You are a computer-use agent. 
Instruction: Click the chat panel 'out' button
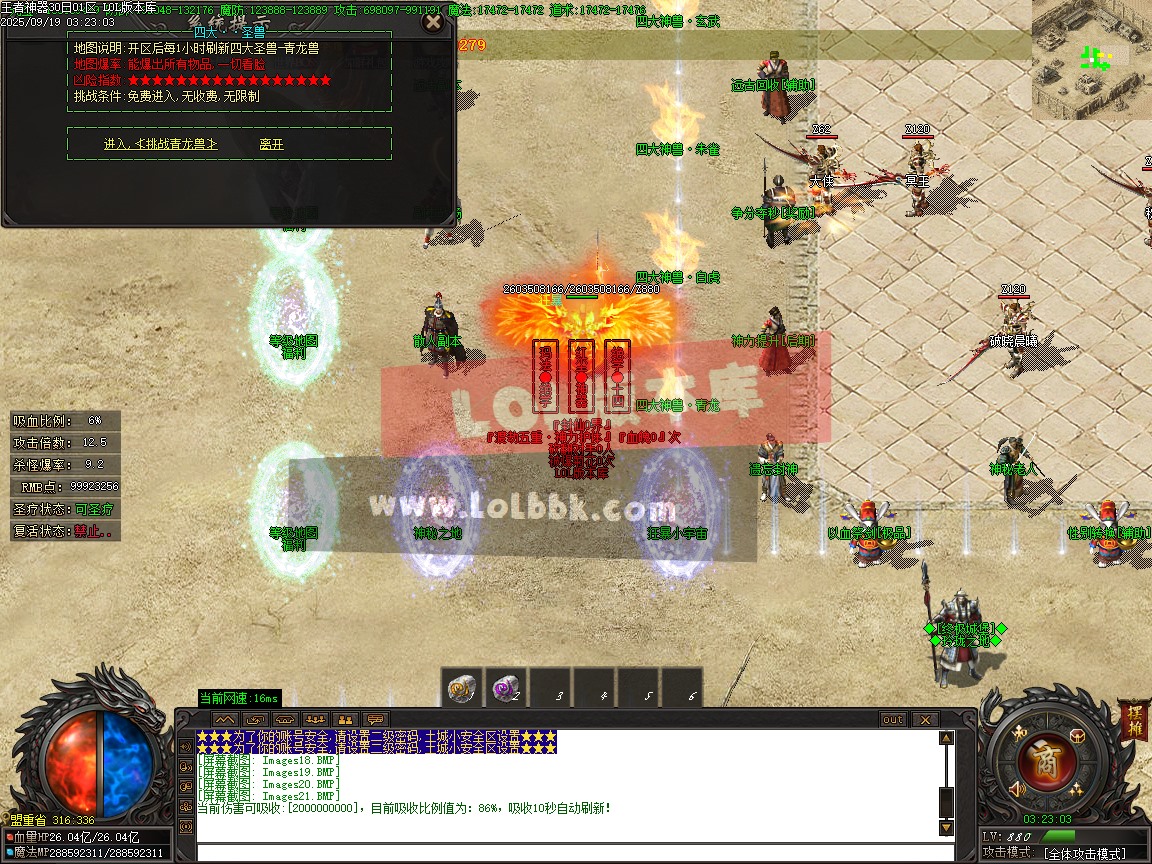893,719
